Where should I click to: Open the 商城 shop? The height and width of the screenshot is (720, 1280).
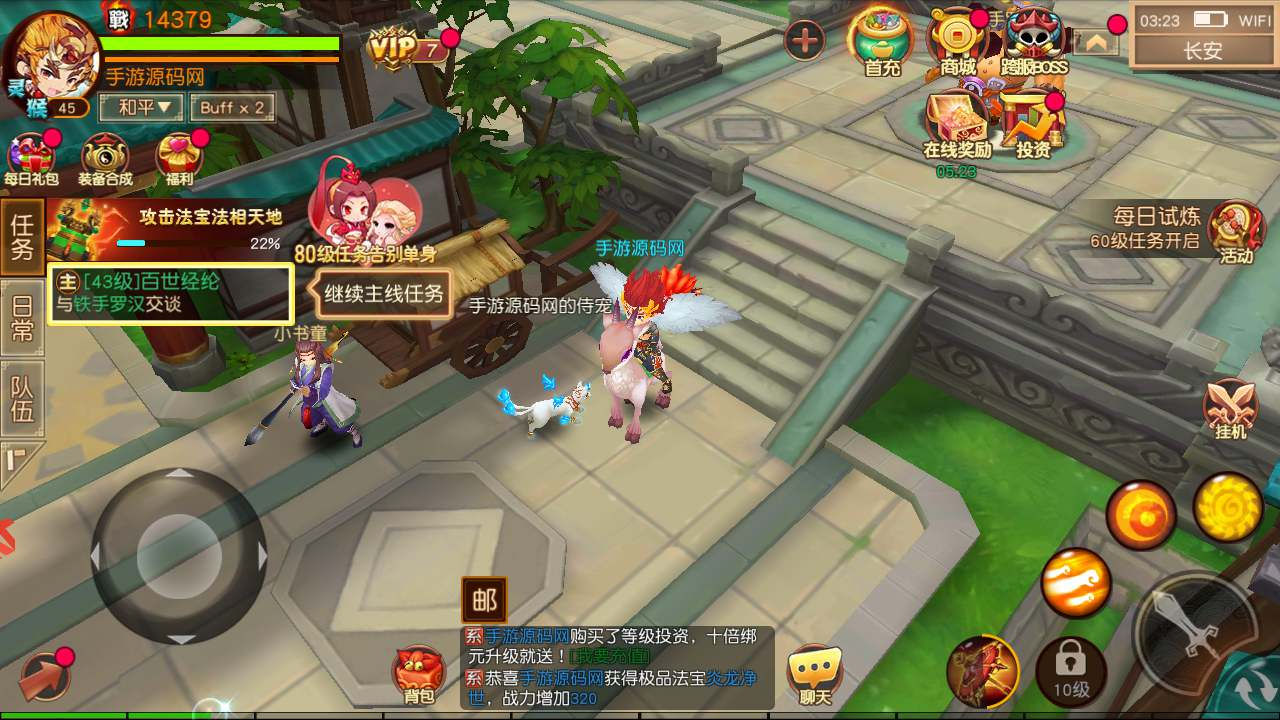pos(957,42)
